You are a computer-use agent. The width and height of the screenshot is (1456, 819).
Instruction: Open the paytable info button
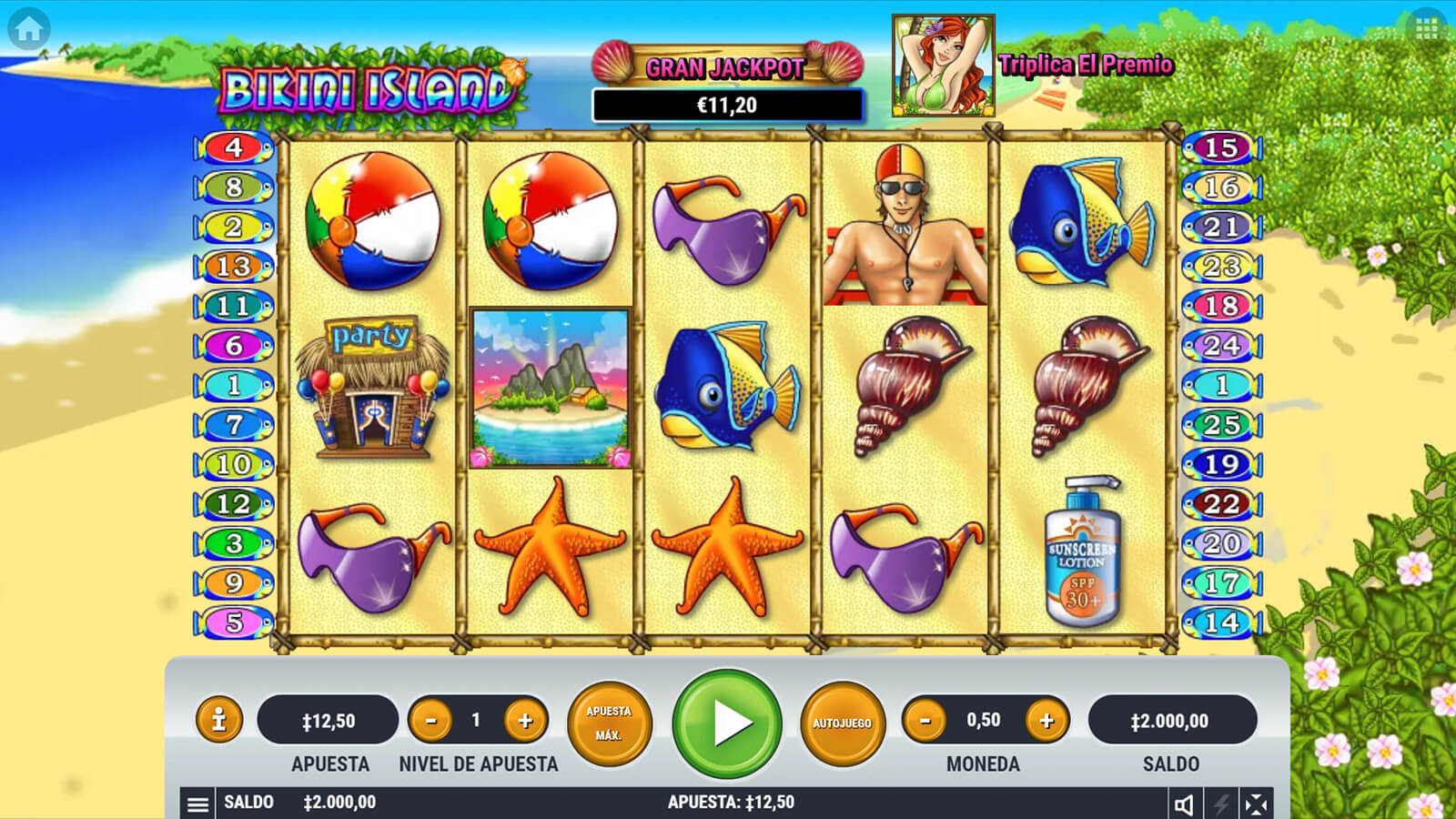pyautogui.click(x=218, y=721)
